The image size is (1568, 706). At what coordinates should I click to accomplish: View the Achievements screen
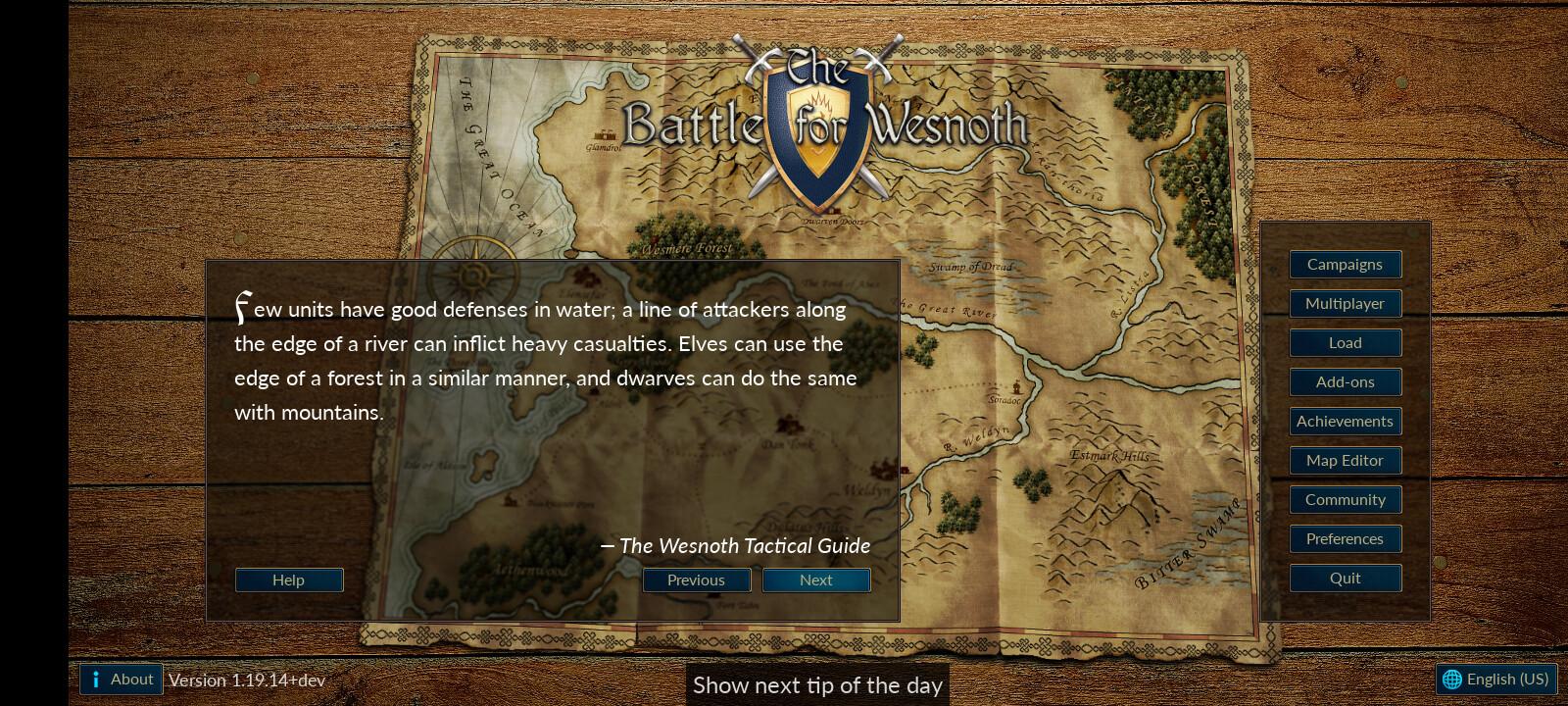pos(1345,422)
